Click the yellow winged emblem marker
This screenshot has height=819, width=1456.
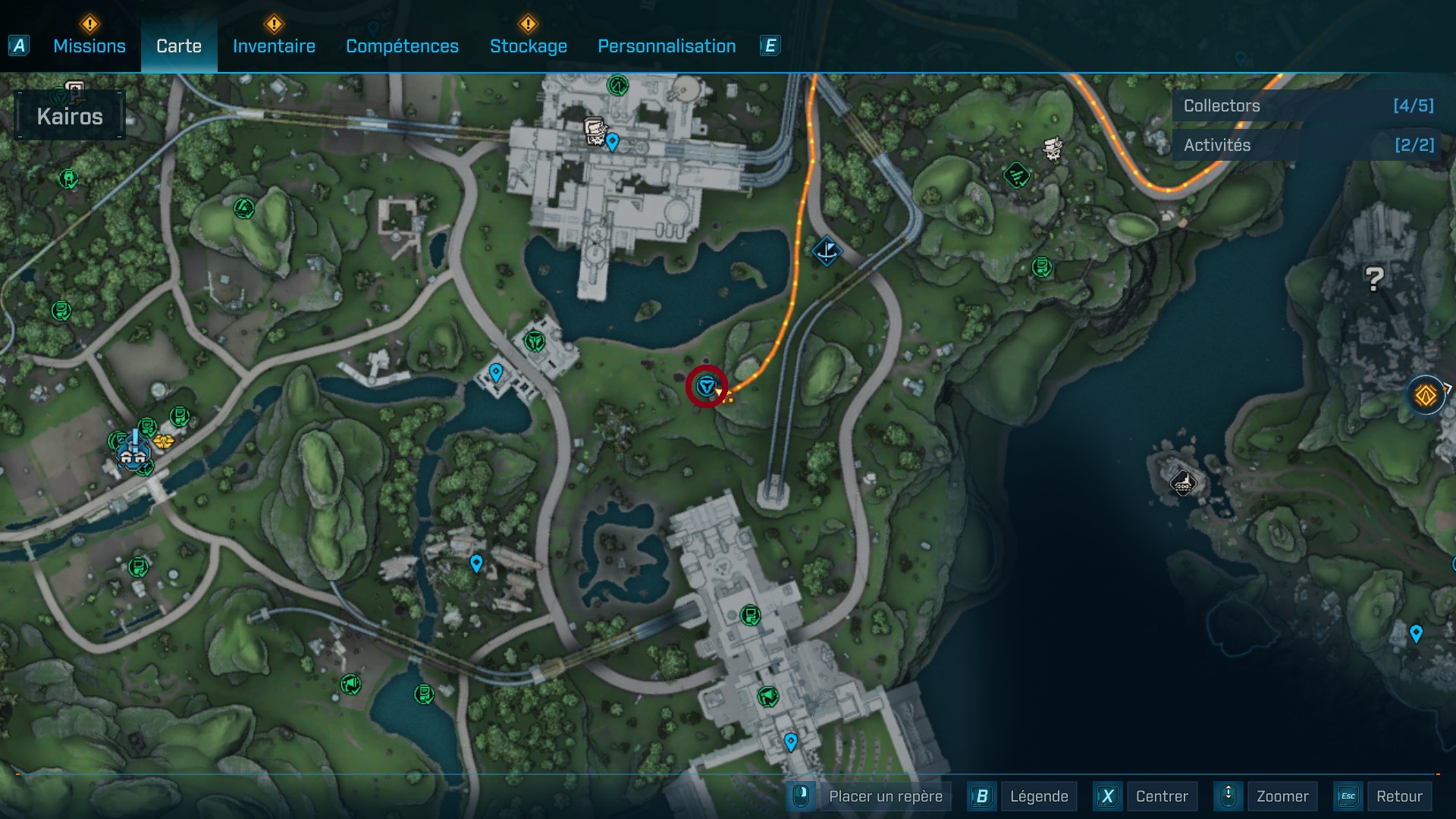[163, 441]
